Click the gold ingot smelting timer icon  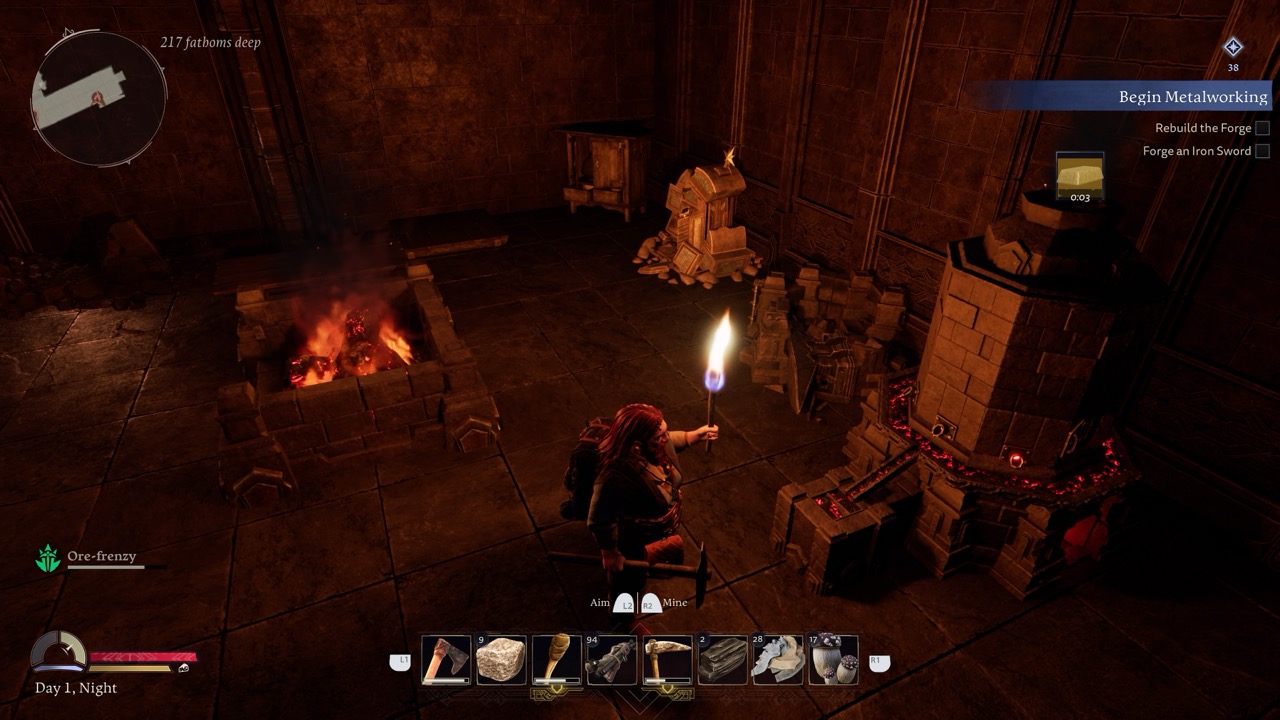tap(1080, 177)
